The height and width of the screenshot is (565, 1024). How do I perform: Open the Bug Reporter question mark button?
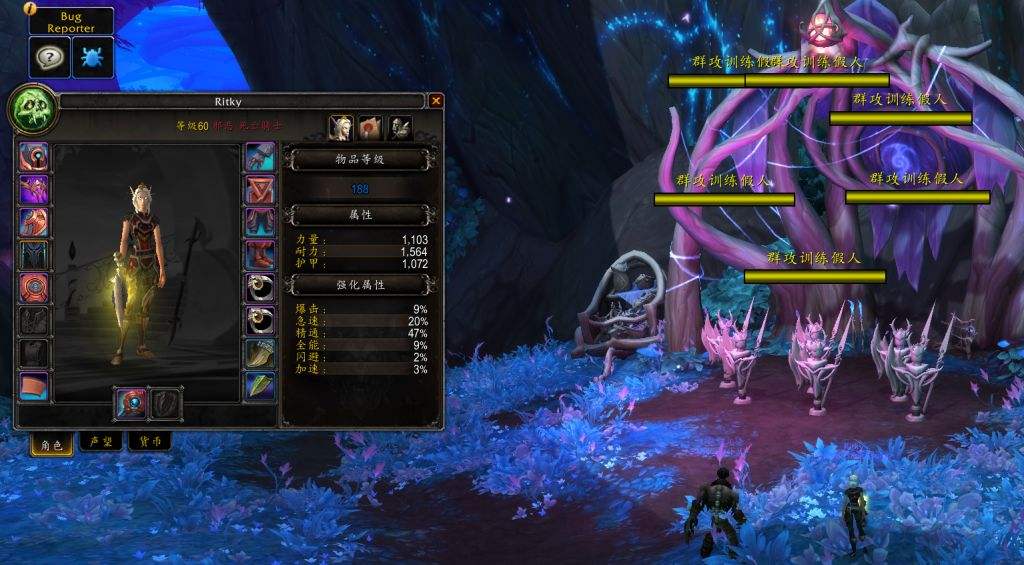click(x=47, y=58)
